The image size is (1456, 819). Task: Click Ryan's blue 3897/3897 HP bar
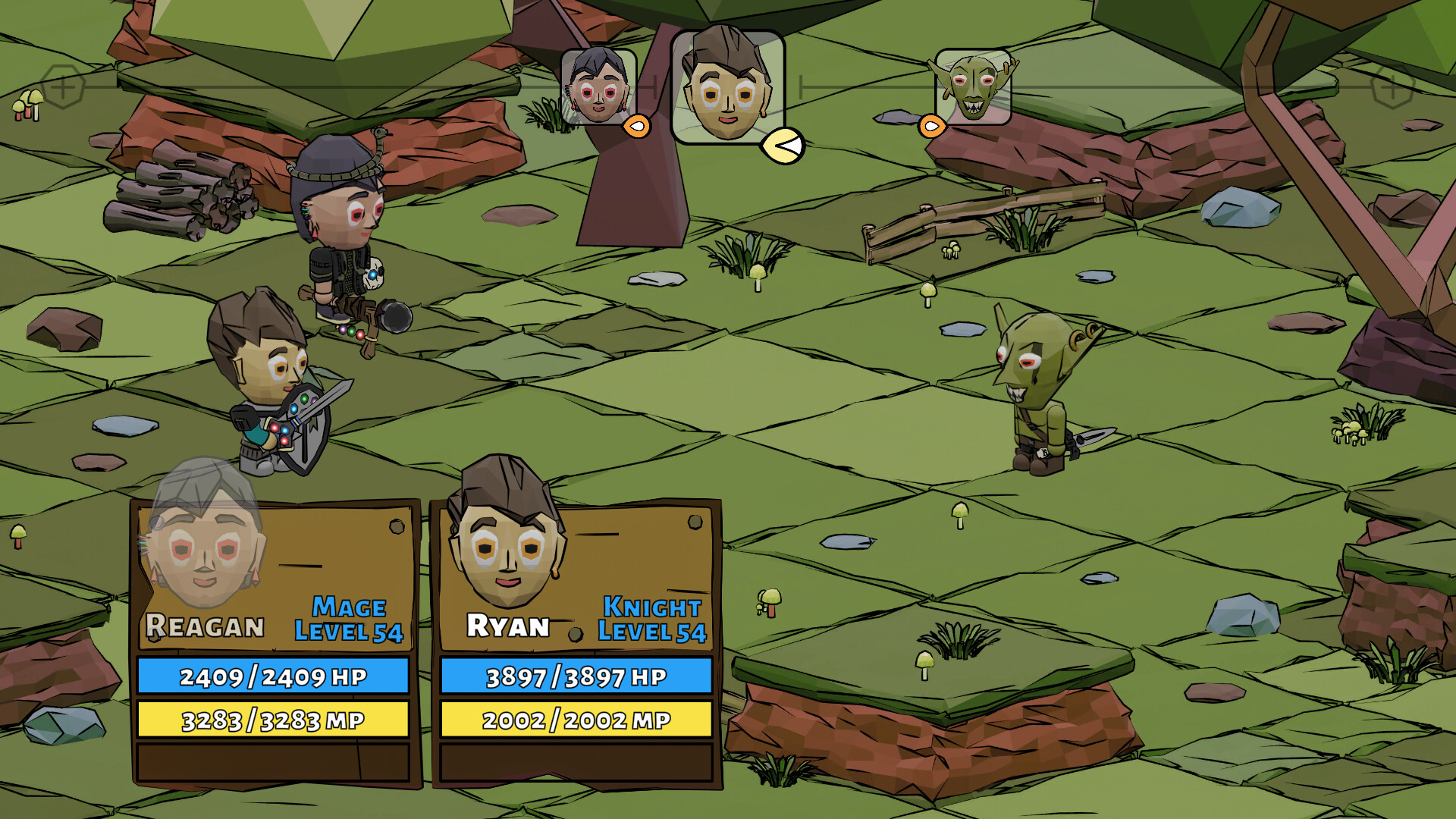pyautogui.click(x=576, y=676)
